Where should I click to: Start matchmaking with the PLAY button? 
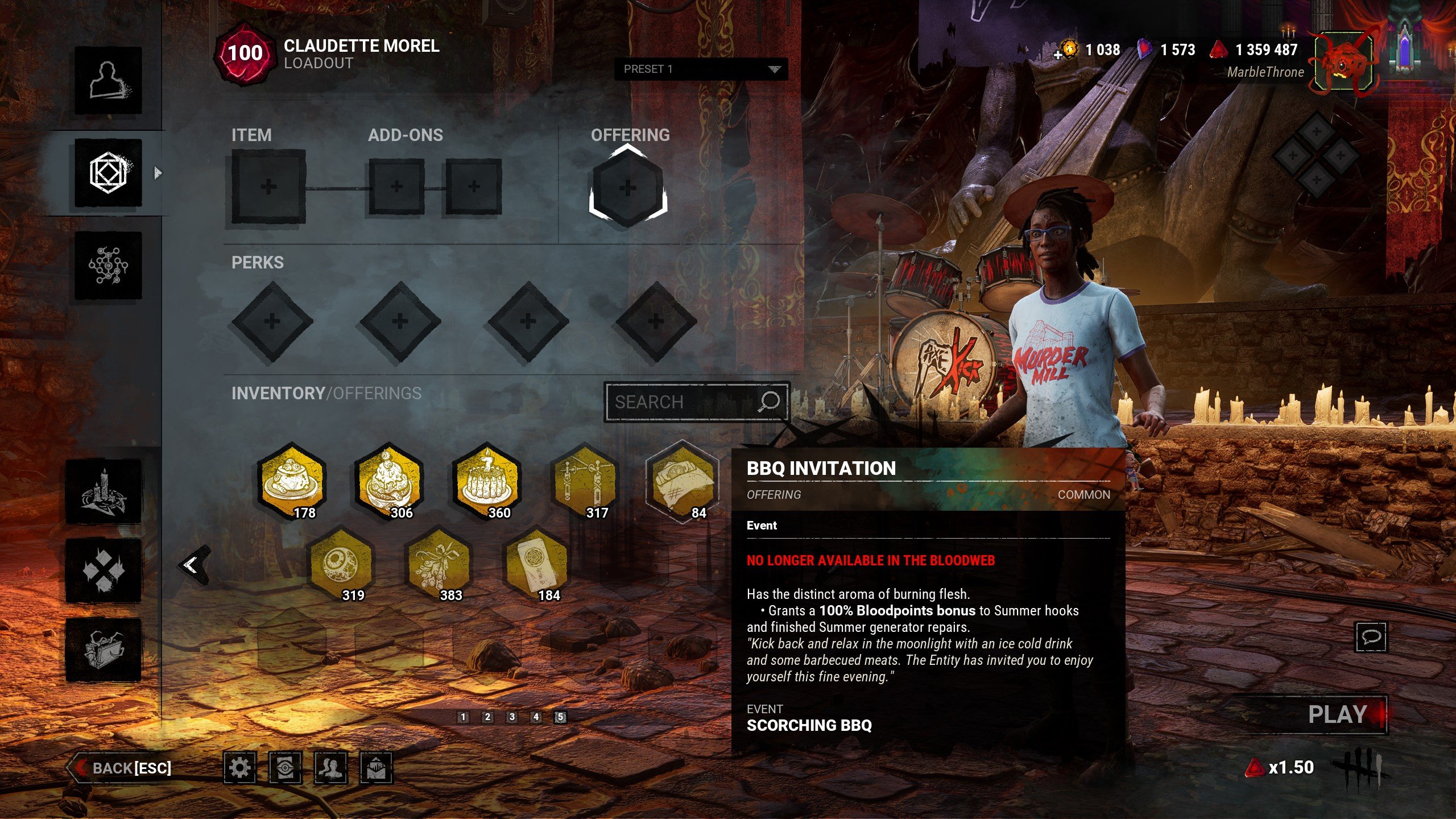(x=1337, y=715)
